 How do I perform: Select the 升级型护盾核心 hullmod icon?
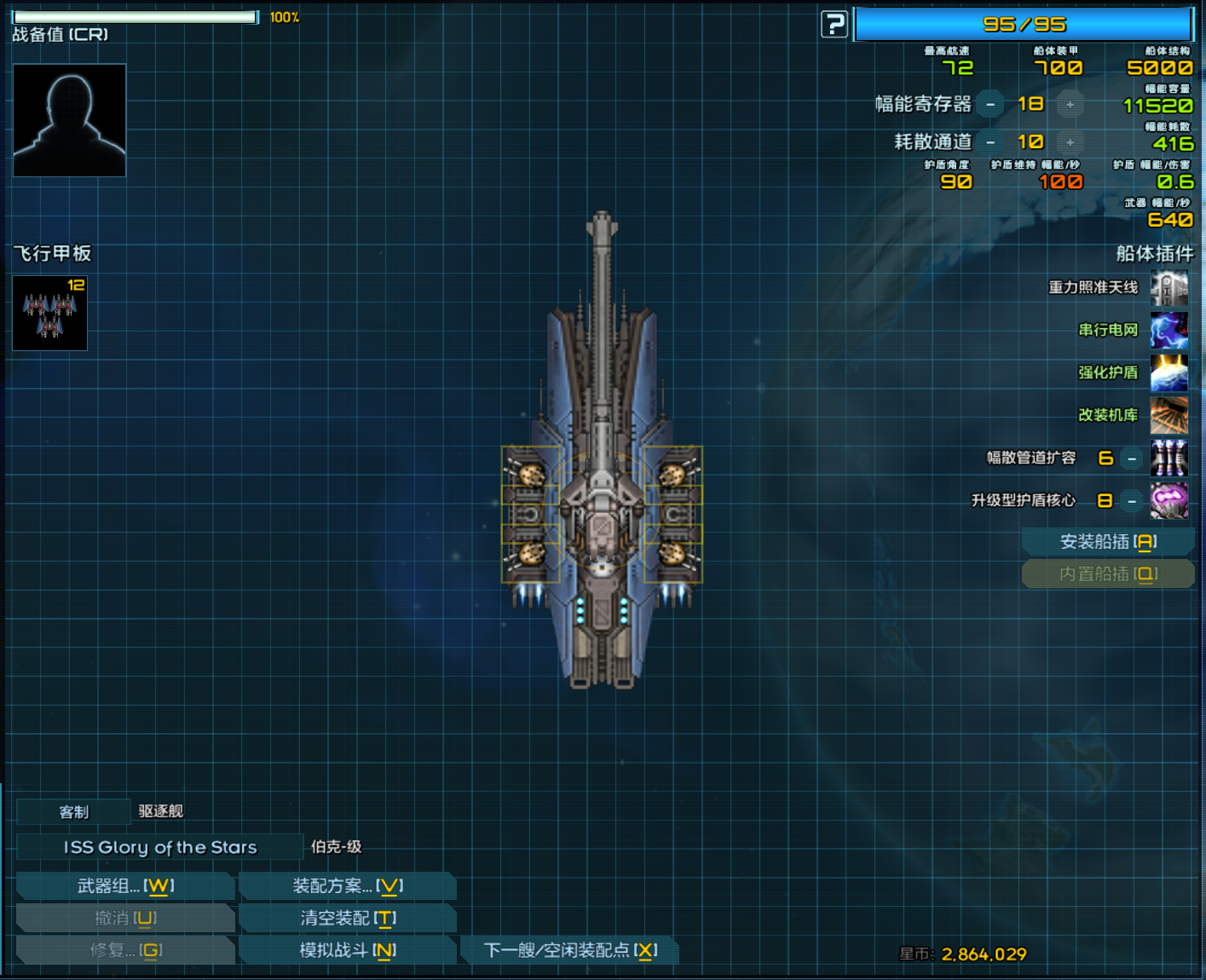(x=1168, y=500)
